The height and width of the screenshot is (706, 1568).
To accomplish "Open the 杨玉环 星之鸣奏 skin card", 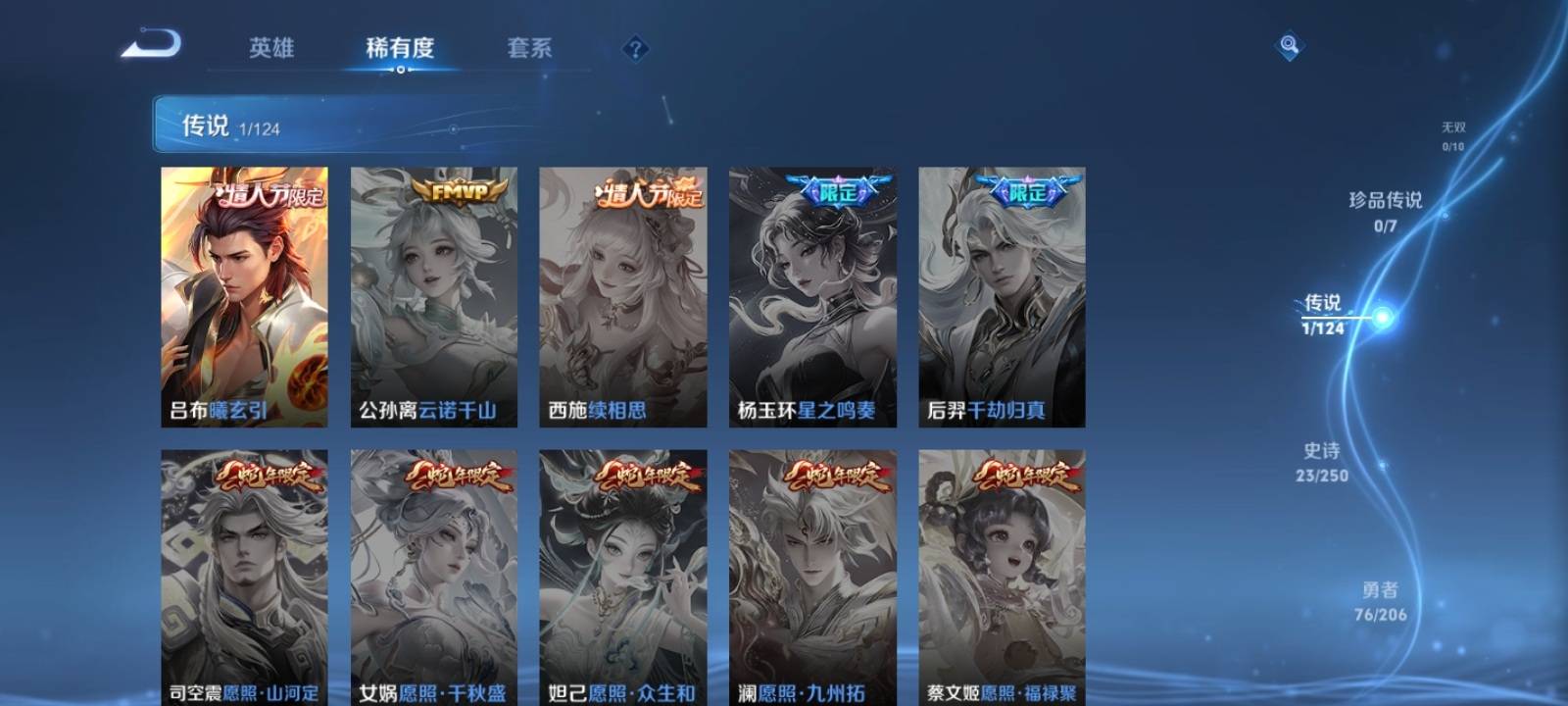I will pyautogui.click(x=812, y=296).
